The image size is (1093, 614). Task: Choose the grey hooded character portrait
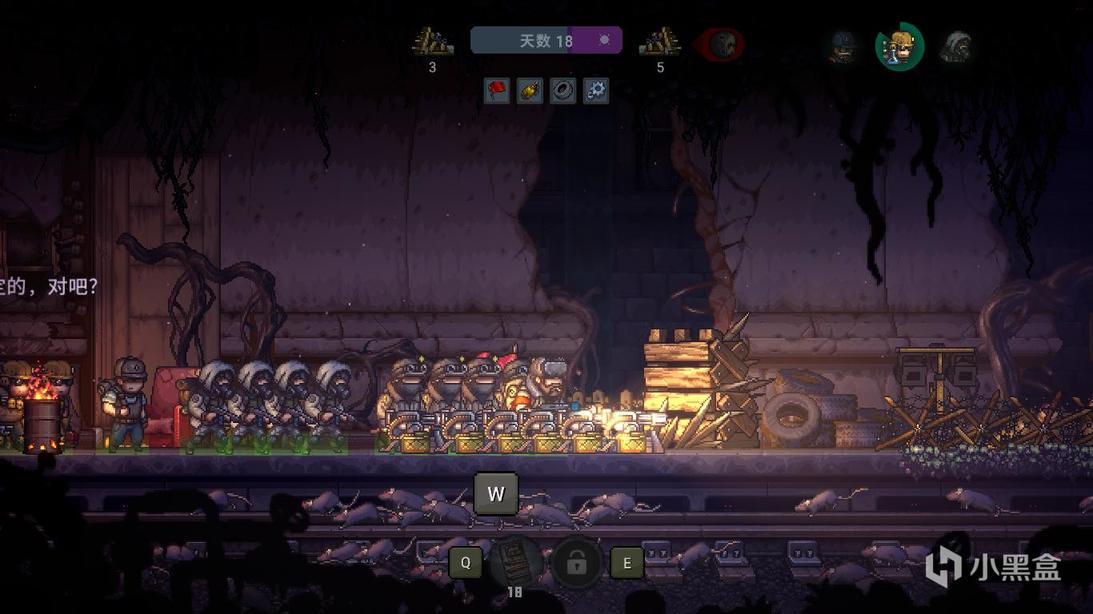point(955,46)
